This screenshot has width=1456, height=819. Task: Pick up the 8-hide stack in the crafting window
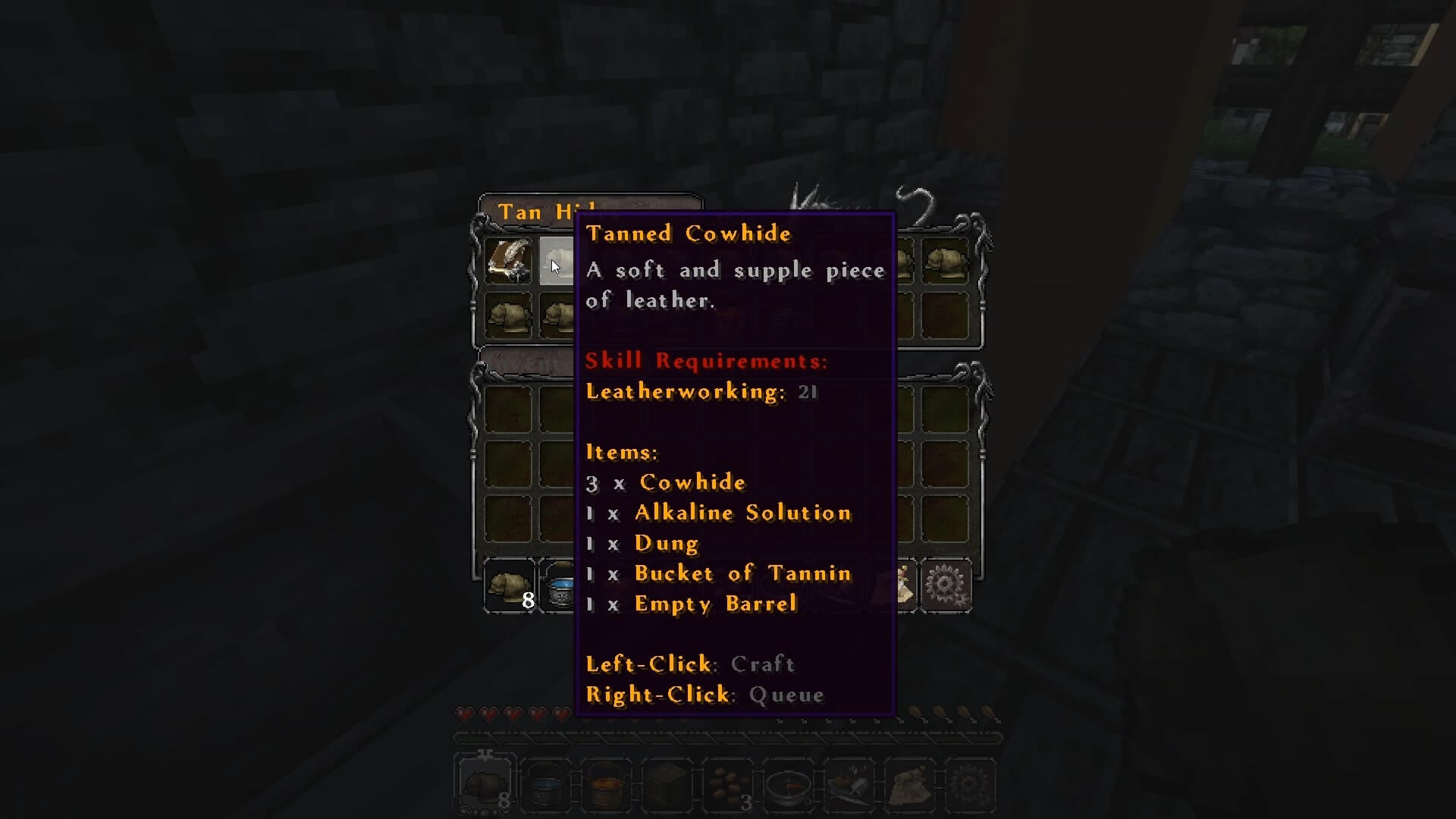(509, 585)
